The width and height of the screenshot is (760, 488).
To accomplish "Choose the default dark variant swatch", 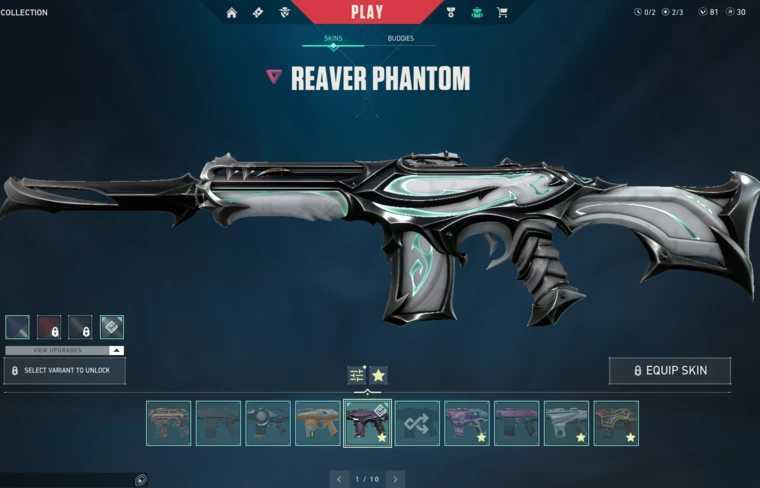I will coord(17,327).
